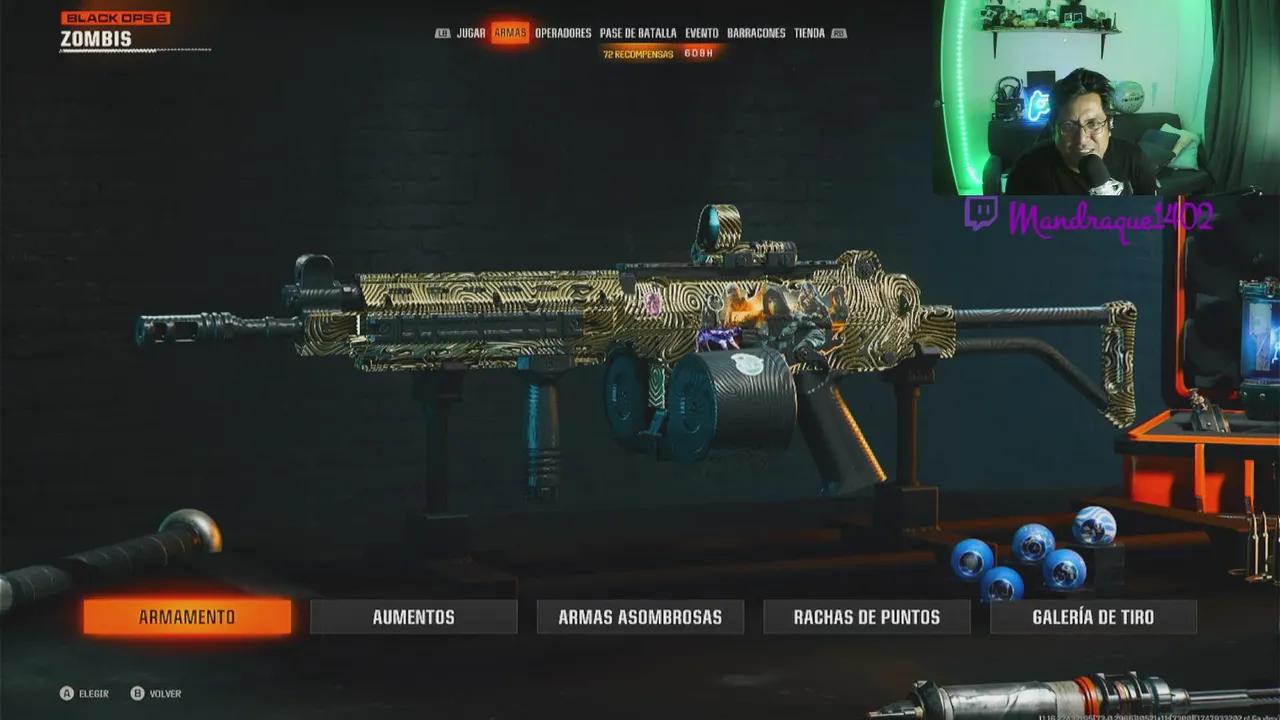
Task: Switch to the Jugar tab
Action: tap(471, 33)
